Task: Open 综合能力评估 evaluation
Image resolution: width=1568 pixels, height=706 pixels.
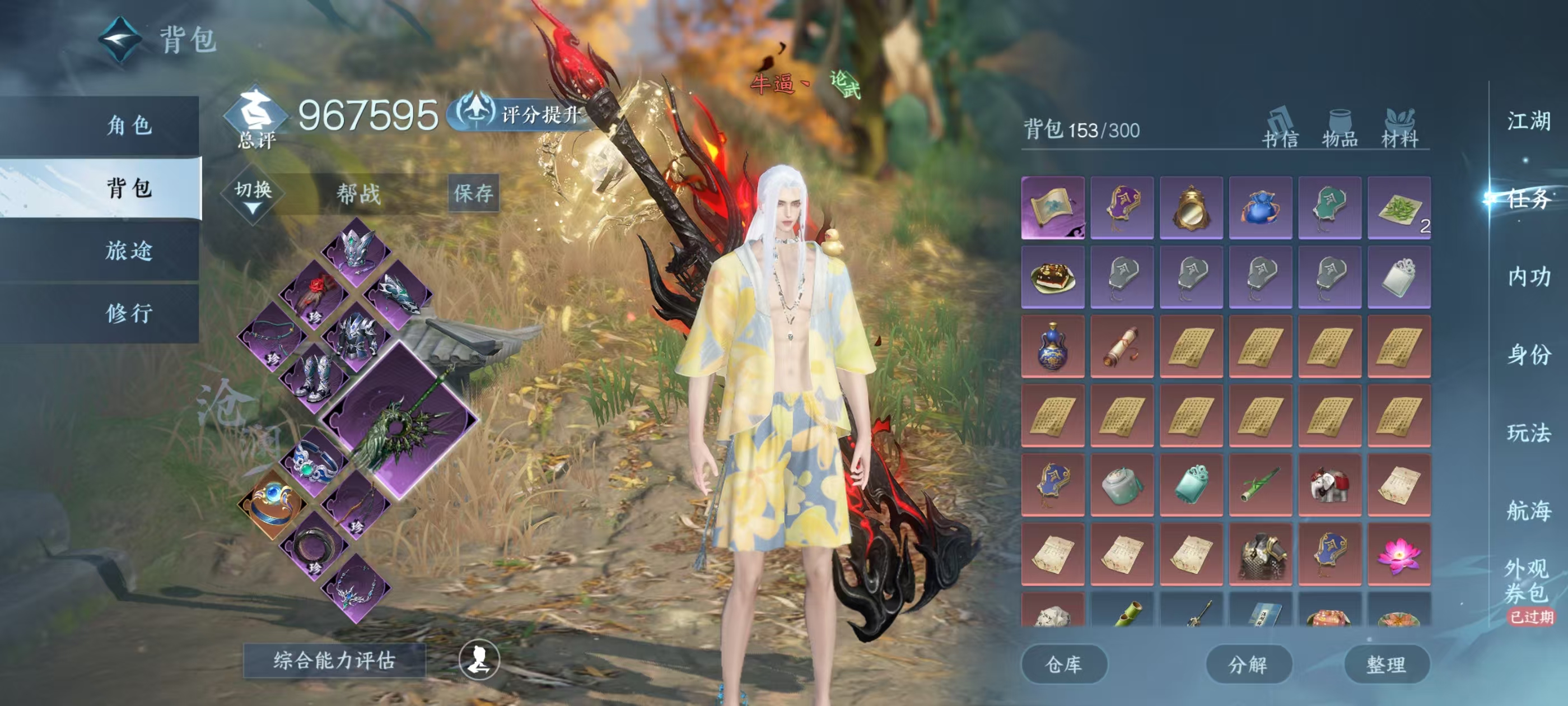Action: (334, 659)
